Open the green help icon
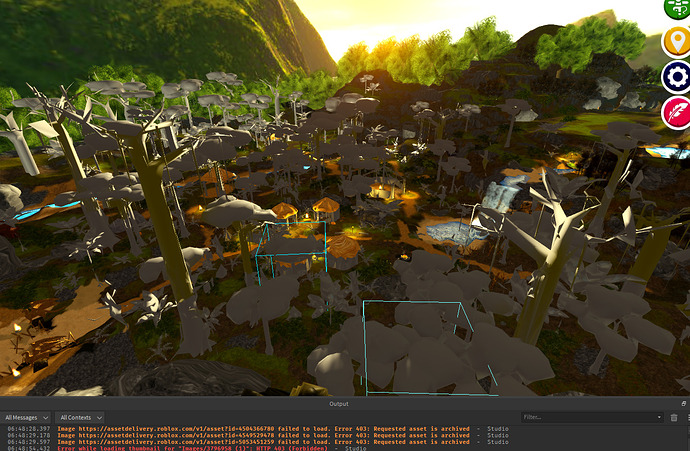This screenshot has height=451, width=690. (x=677, y=8)
